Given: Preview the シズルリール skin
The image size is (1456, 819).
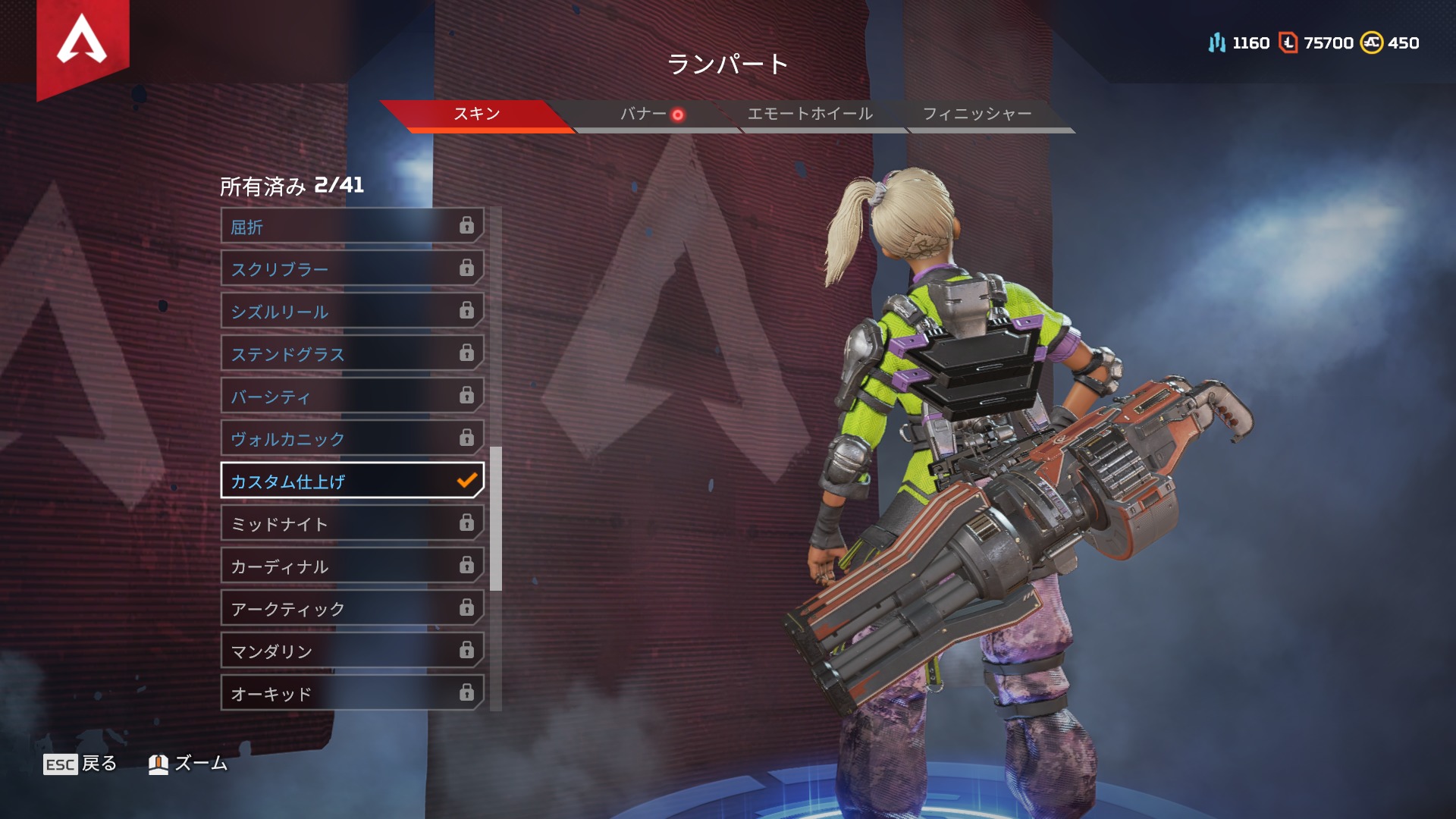Looking at the screenshot, I should [x=352, y=311].
